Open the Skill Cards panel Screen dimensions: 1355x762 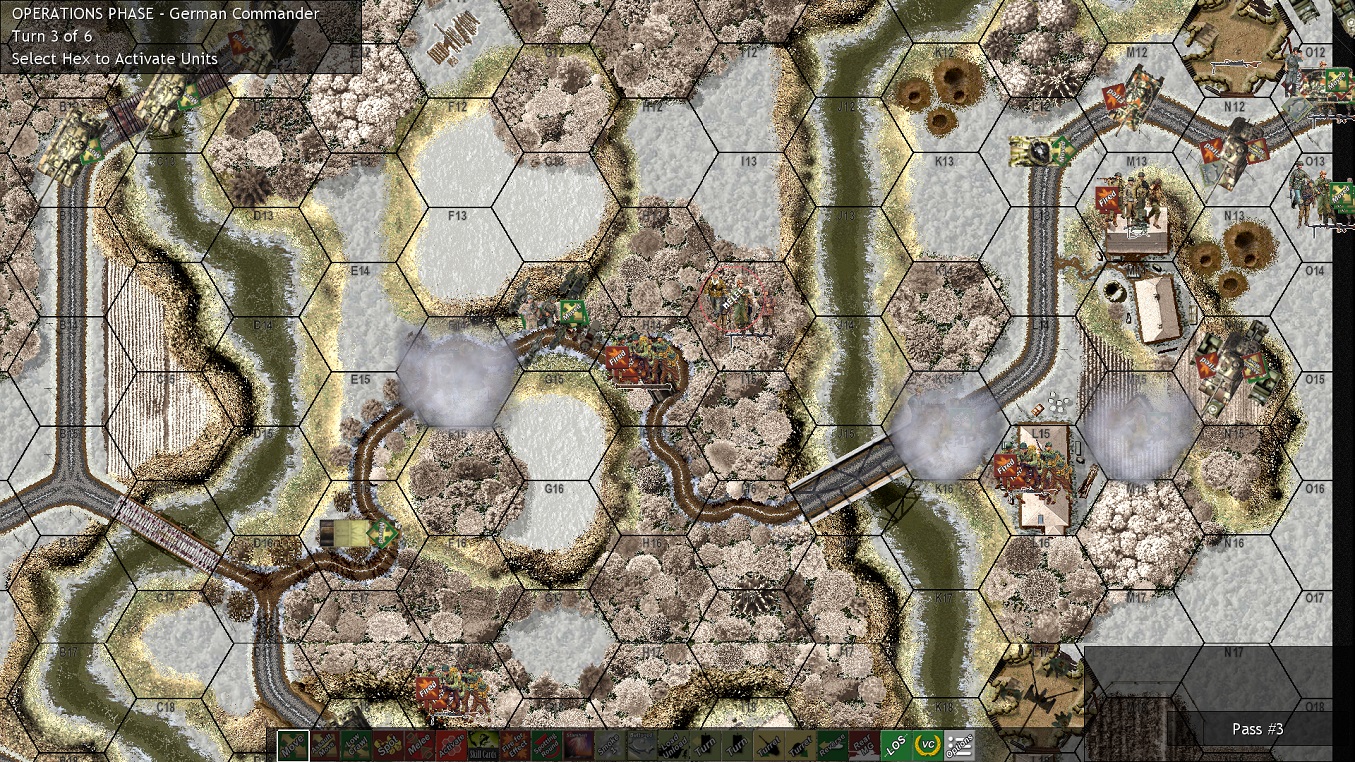(482, 744)
